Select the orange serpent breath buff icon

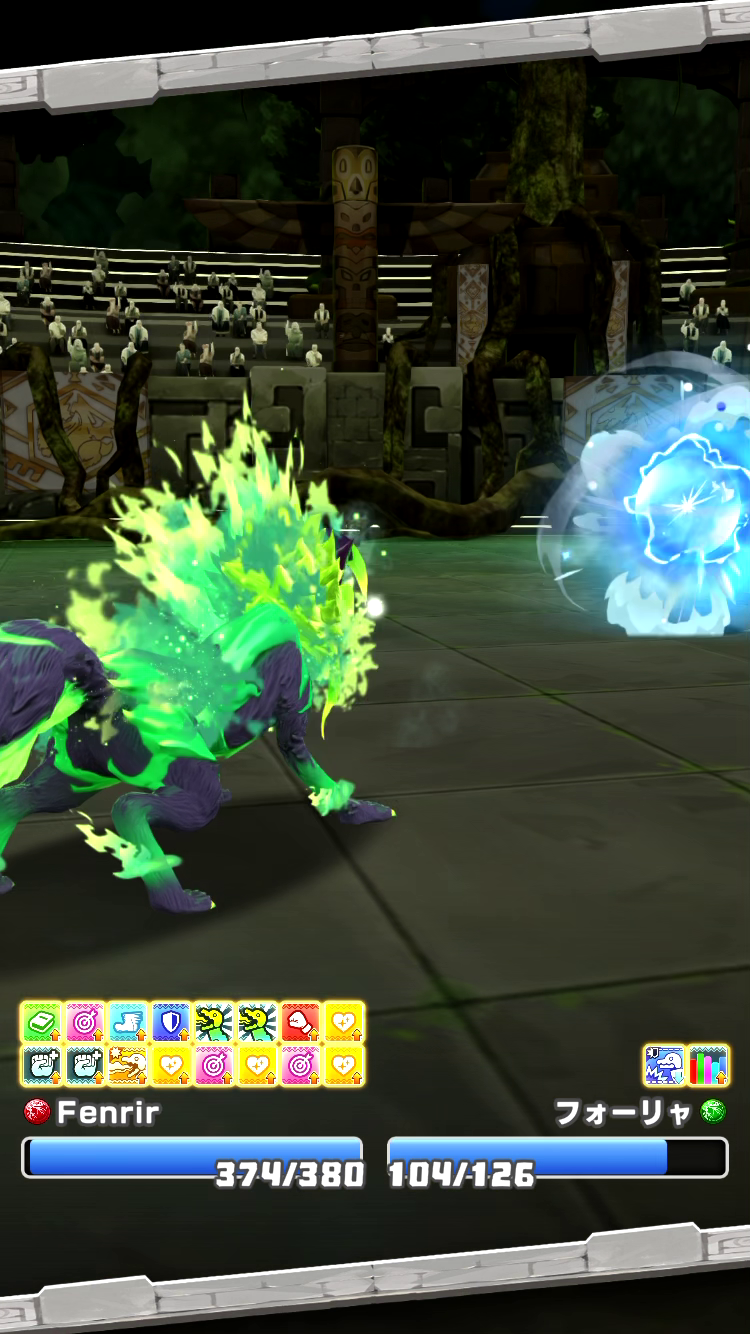point(128,1065)
